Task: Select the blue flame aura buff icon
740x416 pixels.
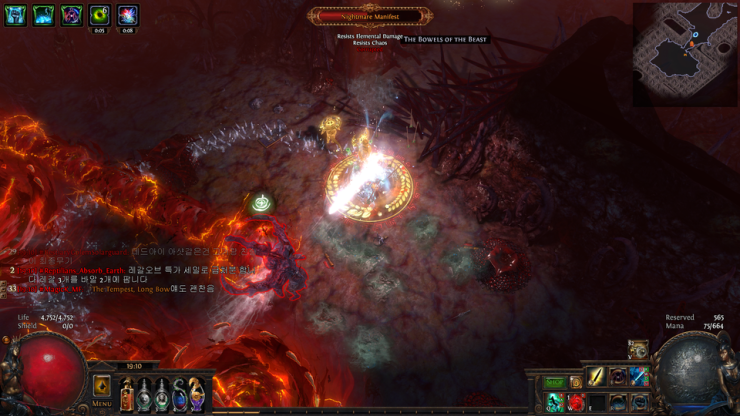Action: (x=43, y=15)
